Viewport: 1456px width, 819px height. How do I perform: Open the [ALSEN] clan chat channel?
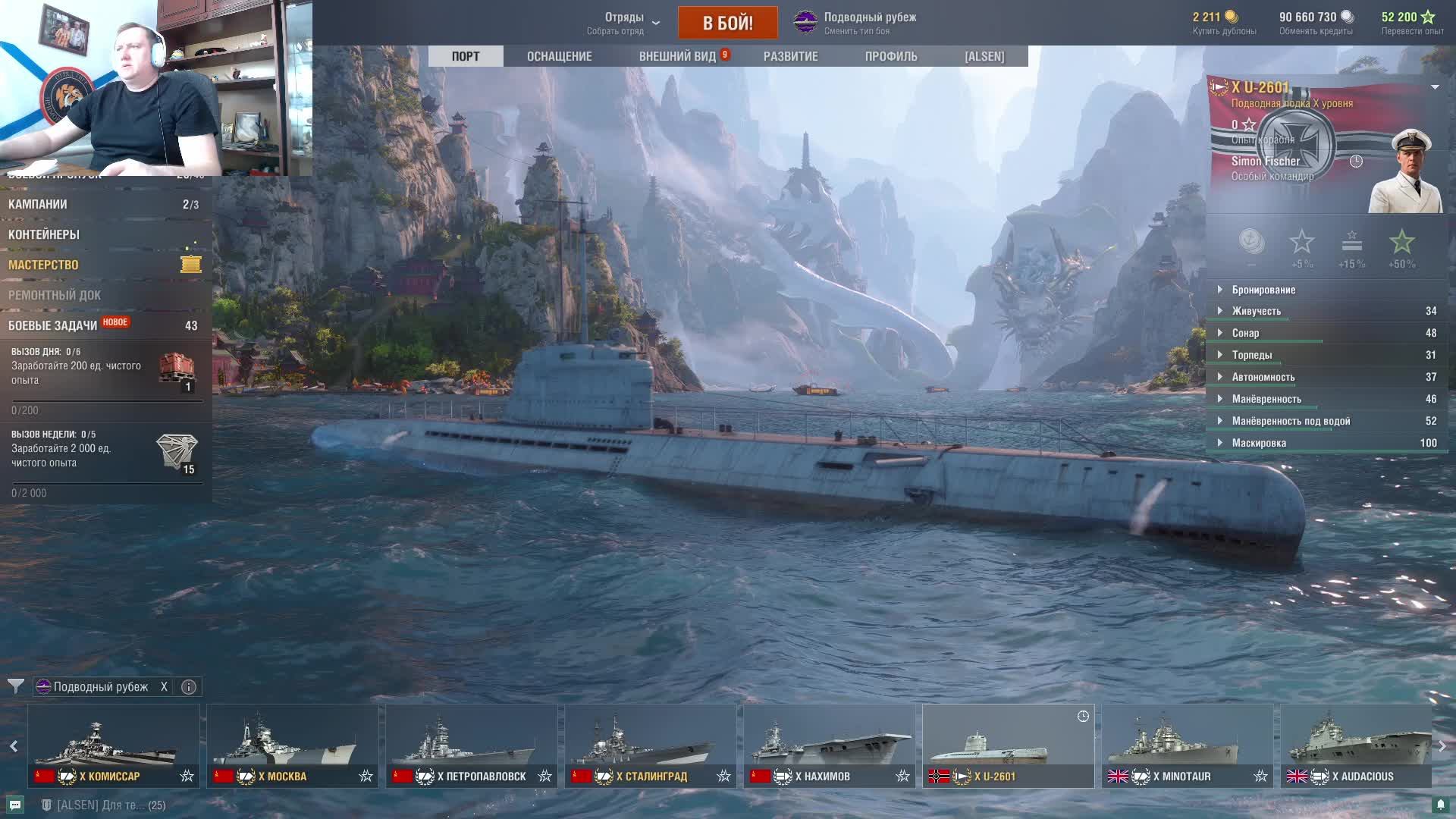point(103,805)
